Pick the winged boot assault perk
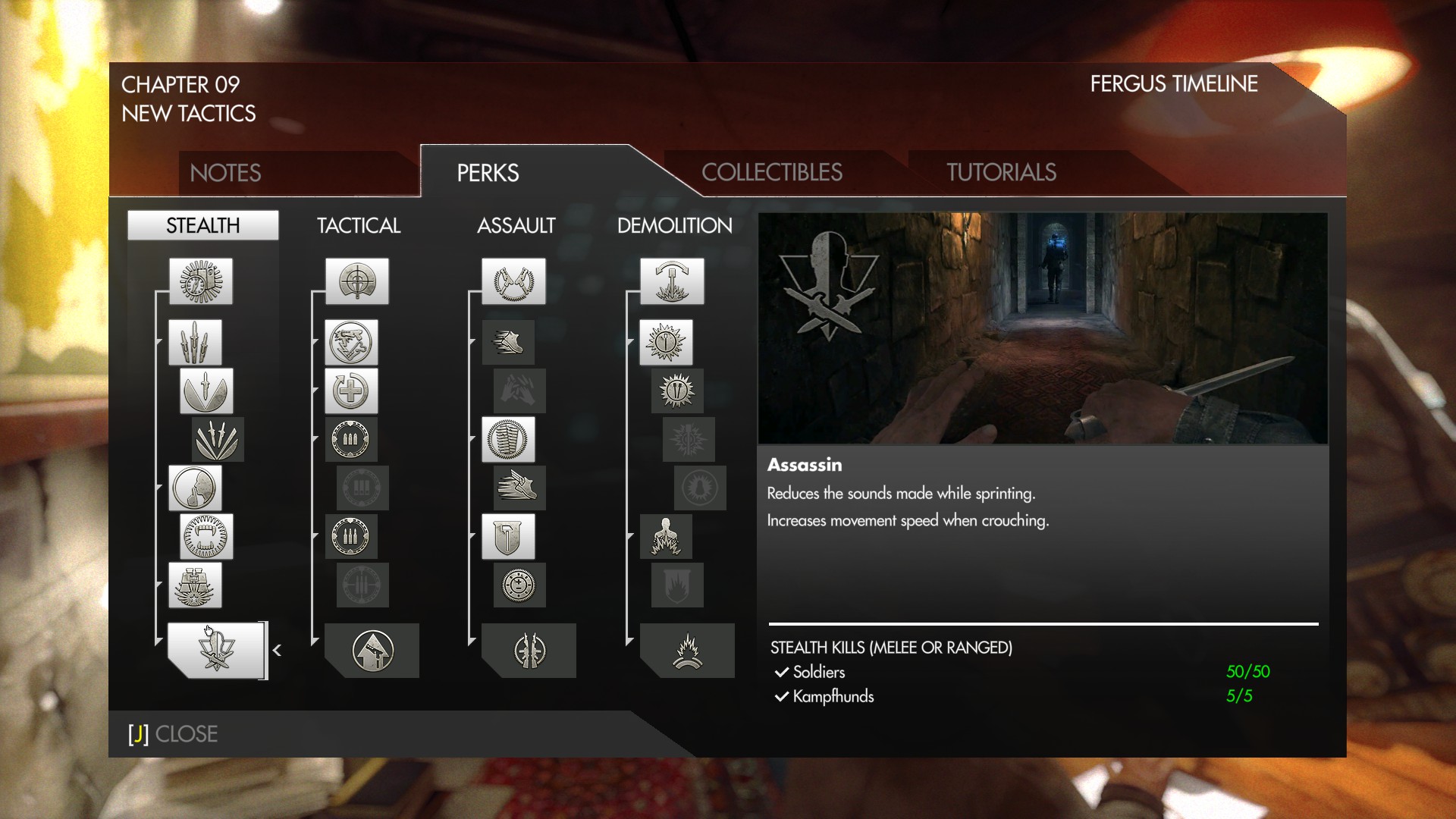Viewport: 1456px width, 819px height. pos(519,488)
